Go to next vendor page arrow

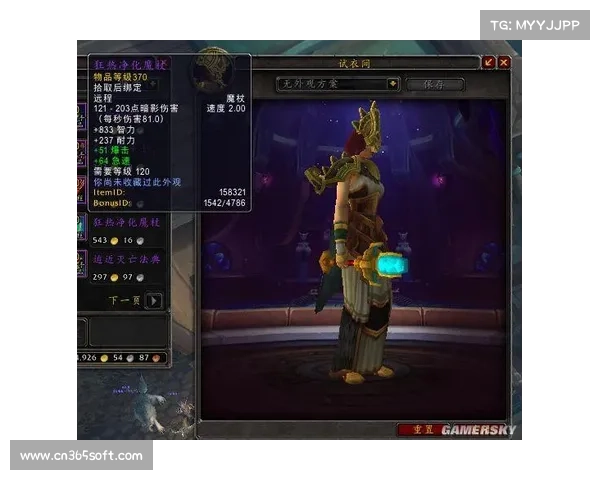coord(153,300)
